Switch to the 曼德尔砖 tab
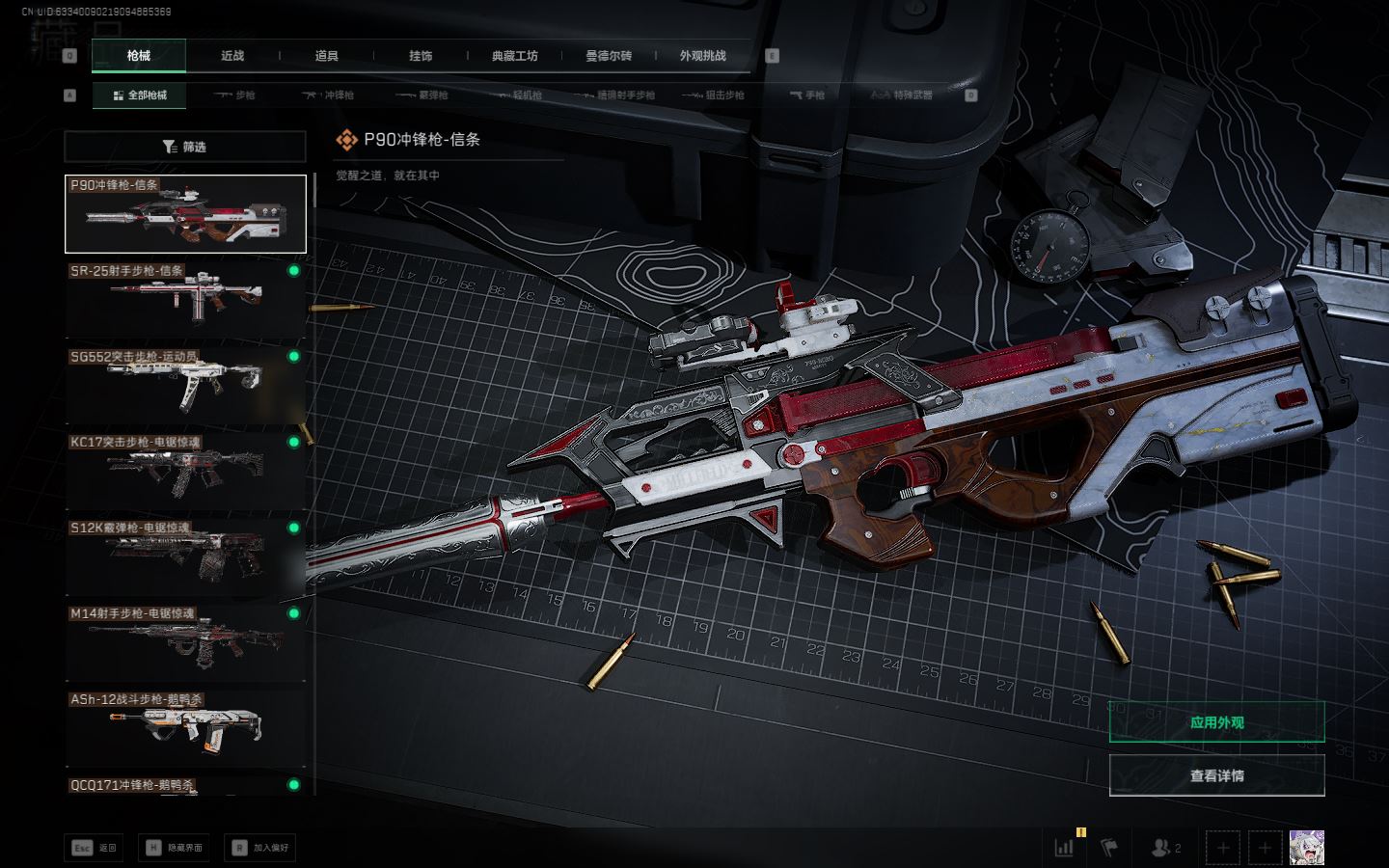1389x868 pixels. click(609, 56)
